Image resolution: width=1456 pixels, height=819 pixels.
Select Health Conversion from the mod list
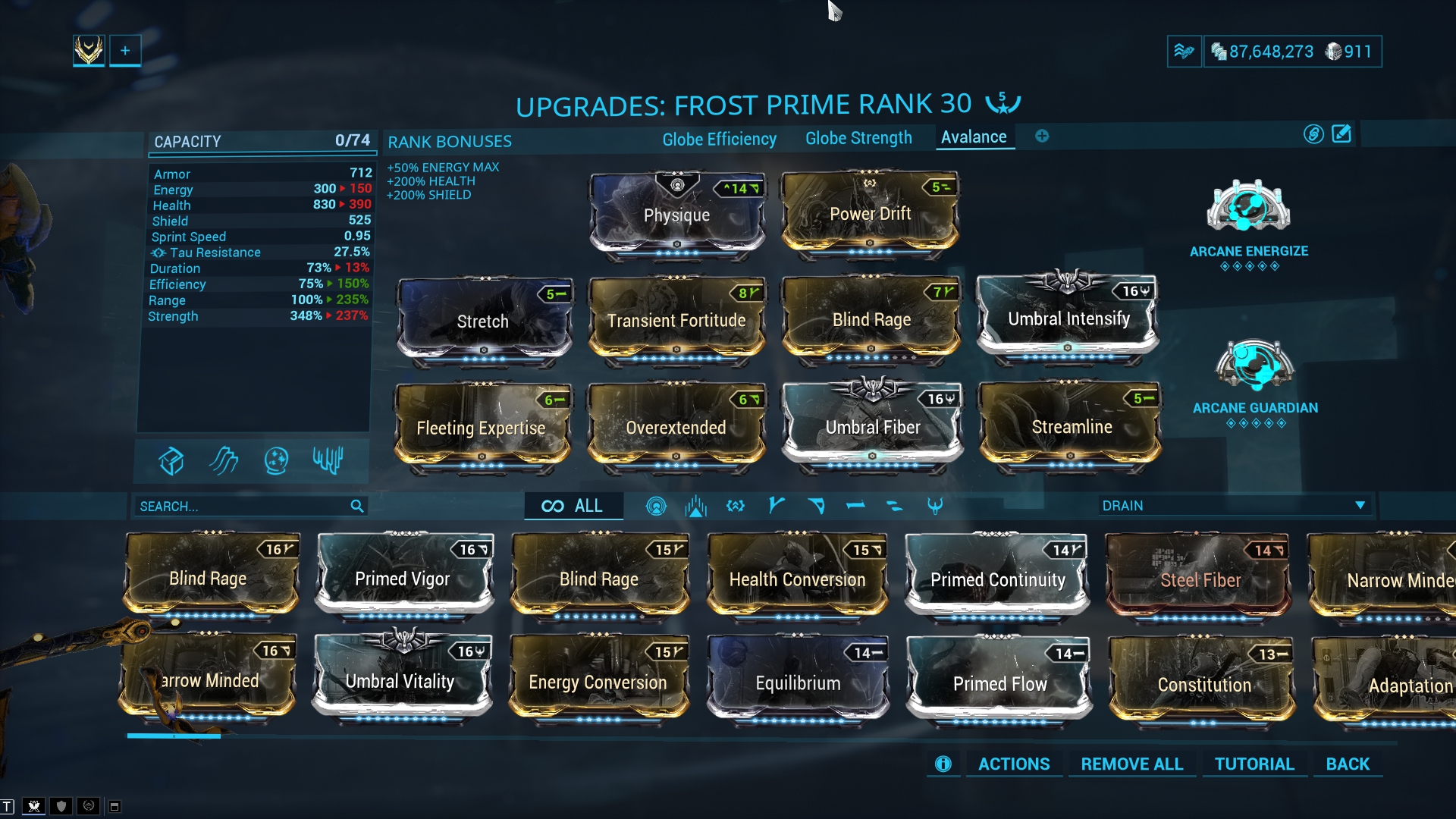click(797, 579)
